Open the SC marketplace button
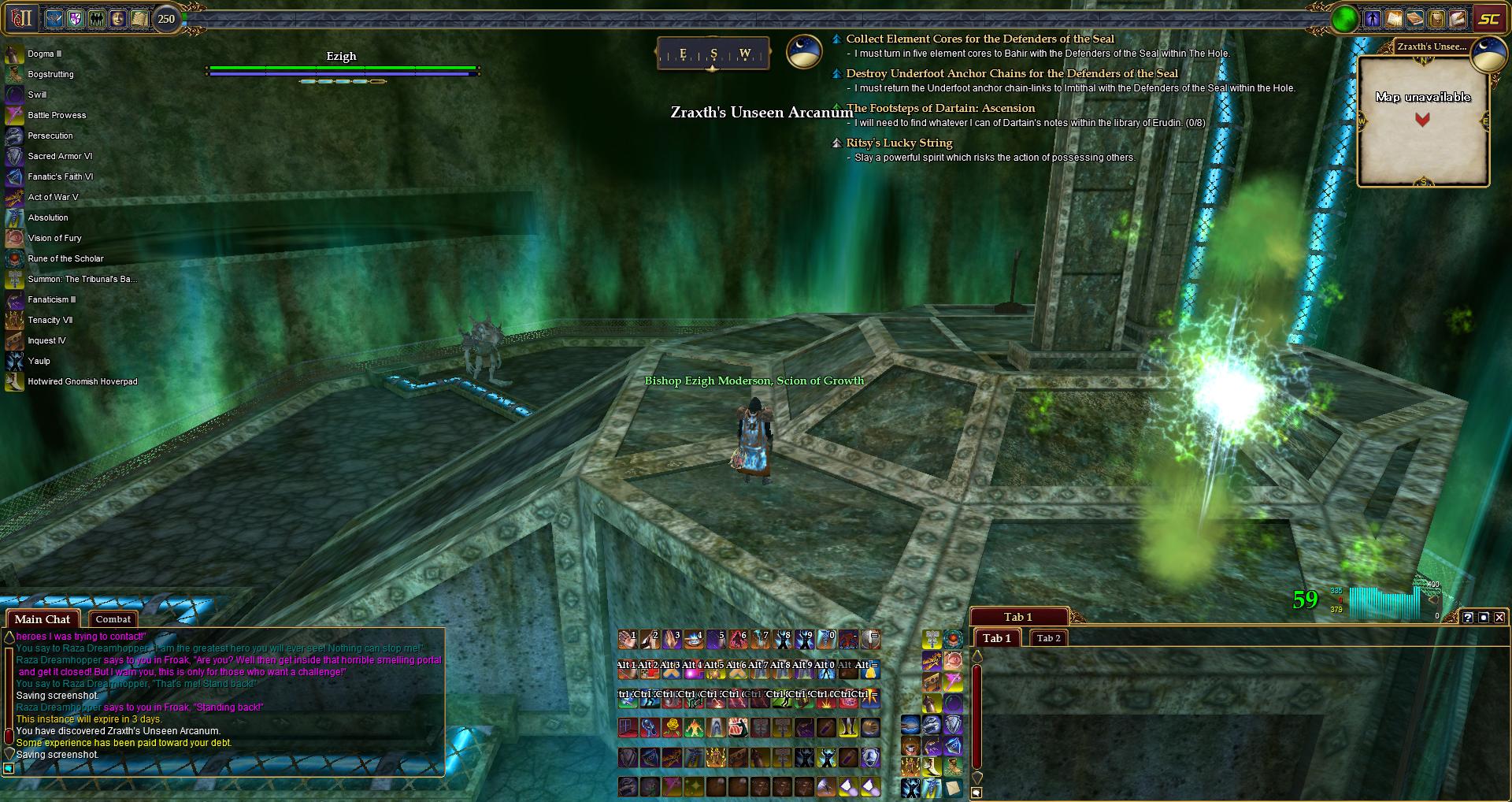 pyautogui.click(x=1488, y=19)
